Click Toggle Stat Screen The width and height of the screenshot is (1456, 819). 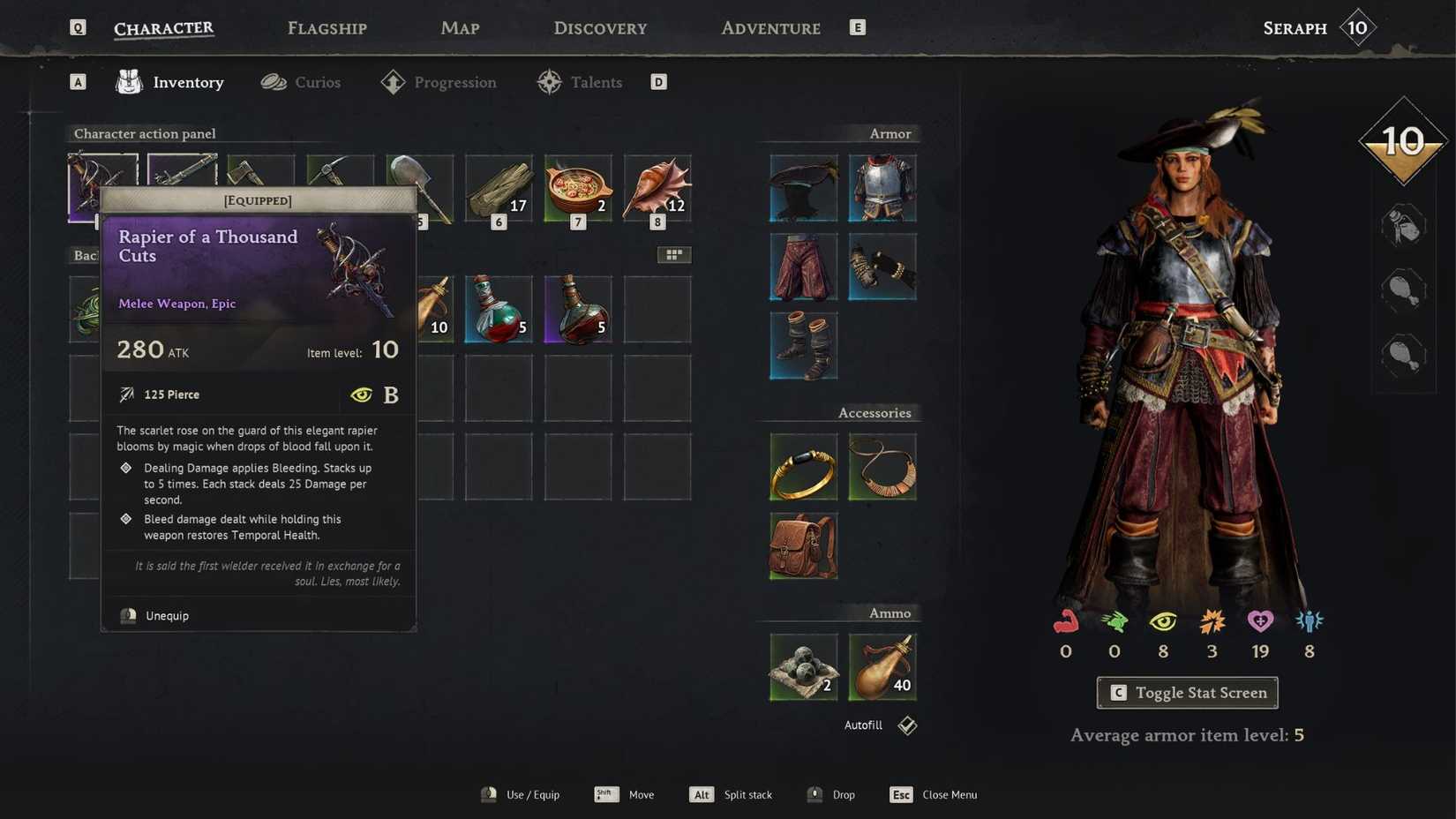(1186, 693)
